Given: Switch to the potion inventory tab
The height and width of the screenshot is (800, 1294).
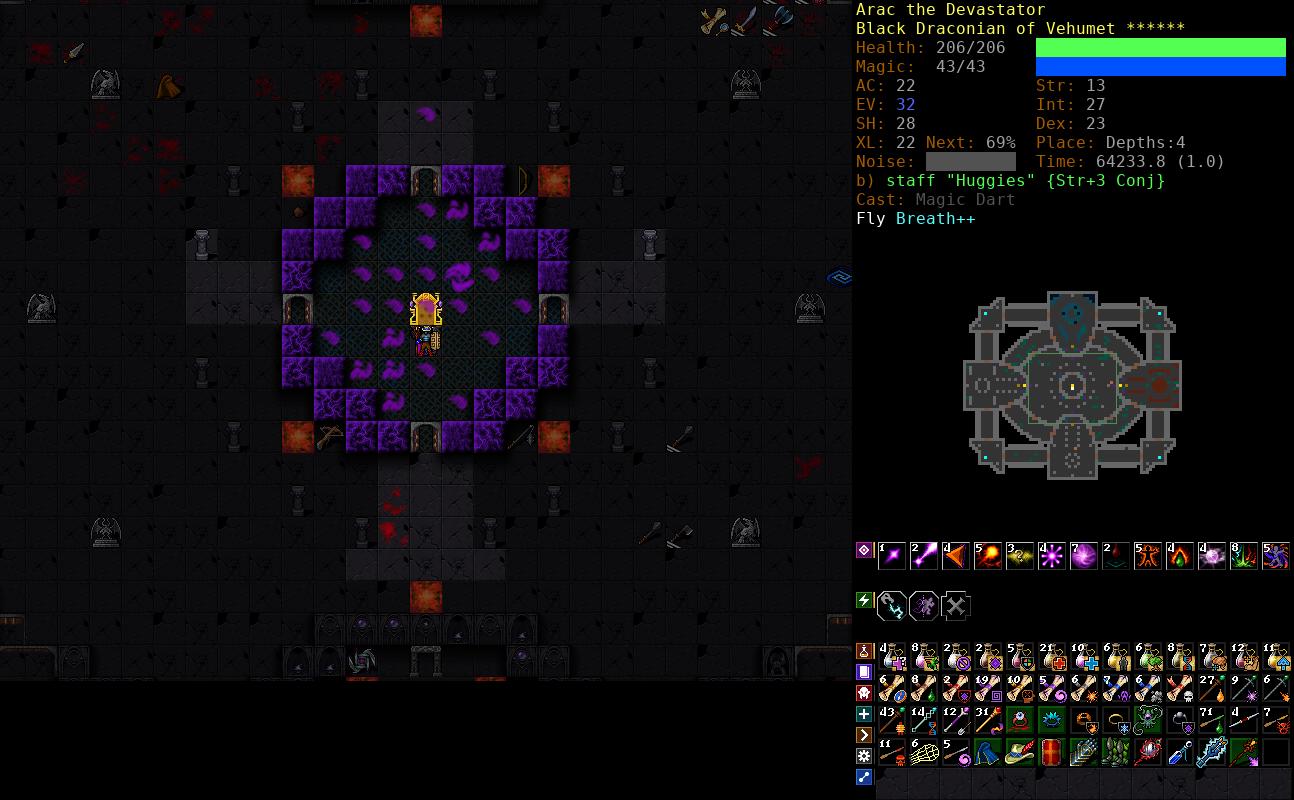Looking at the screenshot, I should click(x=865, y=651).
